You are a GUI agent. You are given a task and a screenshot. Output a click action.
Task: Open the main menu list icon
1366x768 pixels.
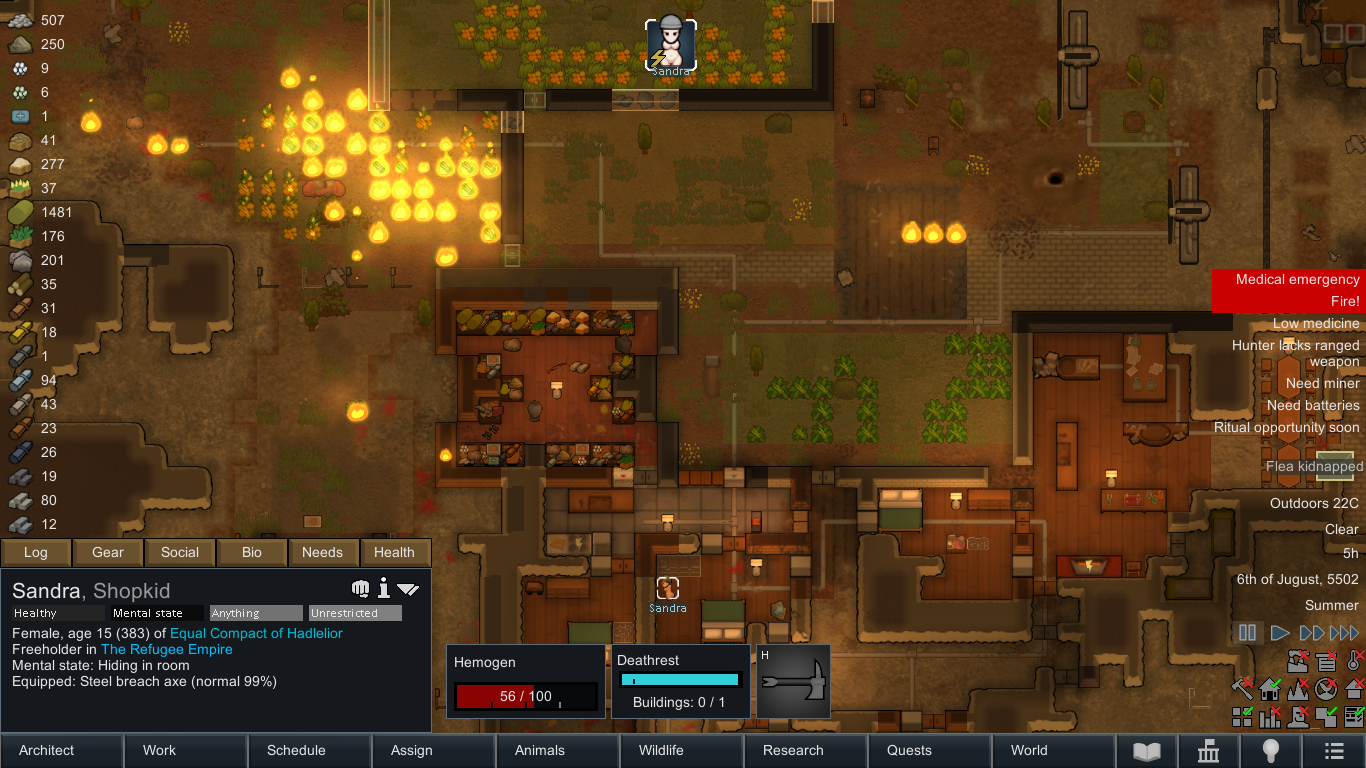pos(1334,751)
